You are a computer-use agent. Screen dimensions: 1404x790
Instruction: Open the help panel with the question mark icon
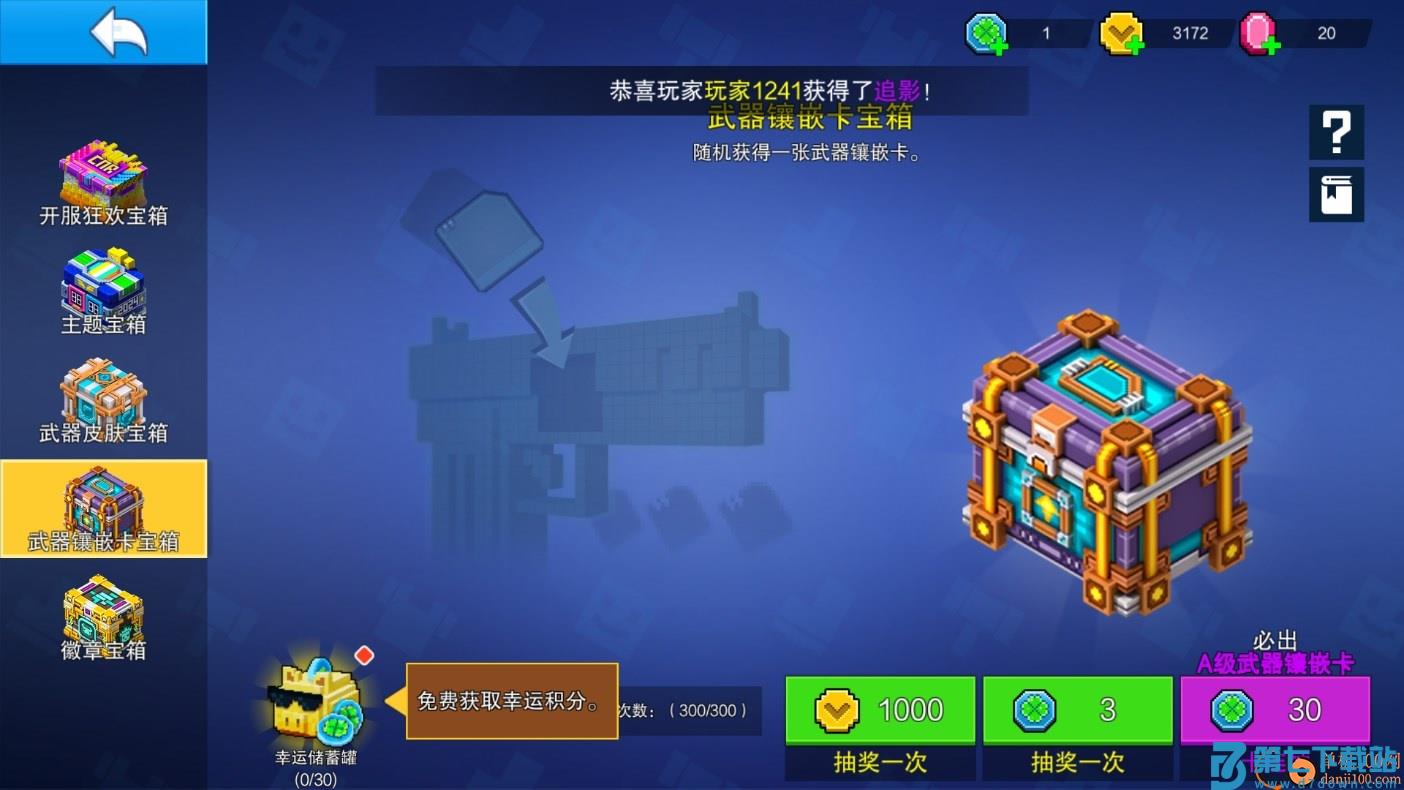click(x=1336, y=131)
